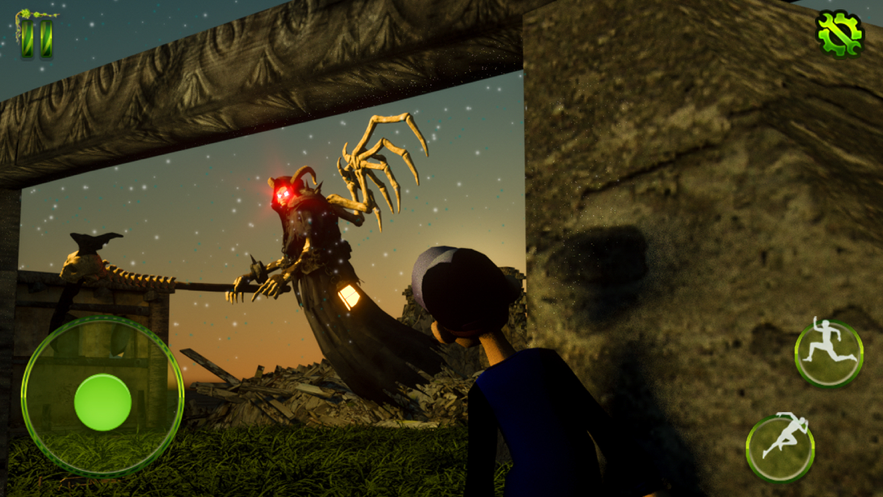Tap the green virtual joystick knob
883x497 pixels.
(x=102, y=402)
